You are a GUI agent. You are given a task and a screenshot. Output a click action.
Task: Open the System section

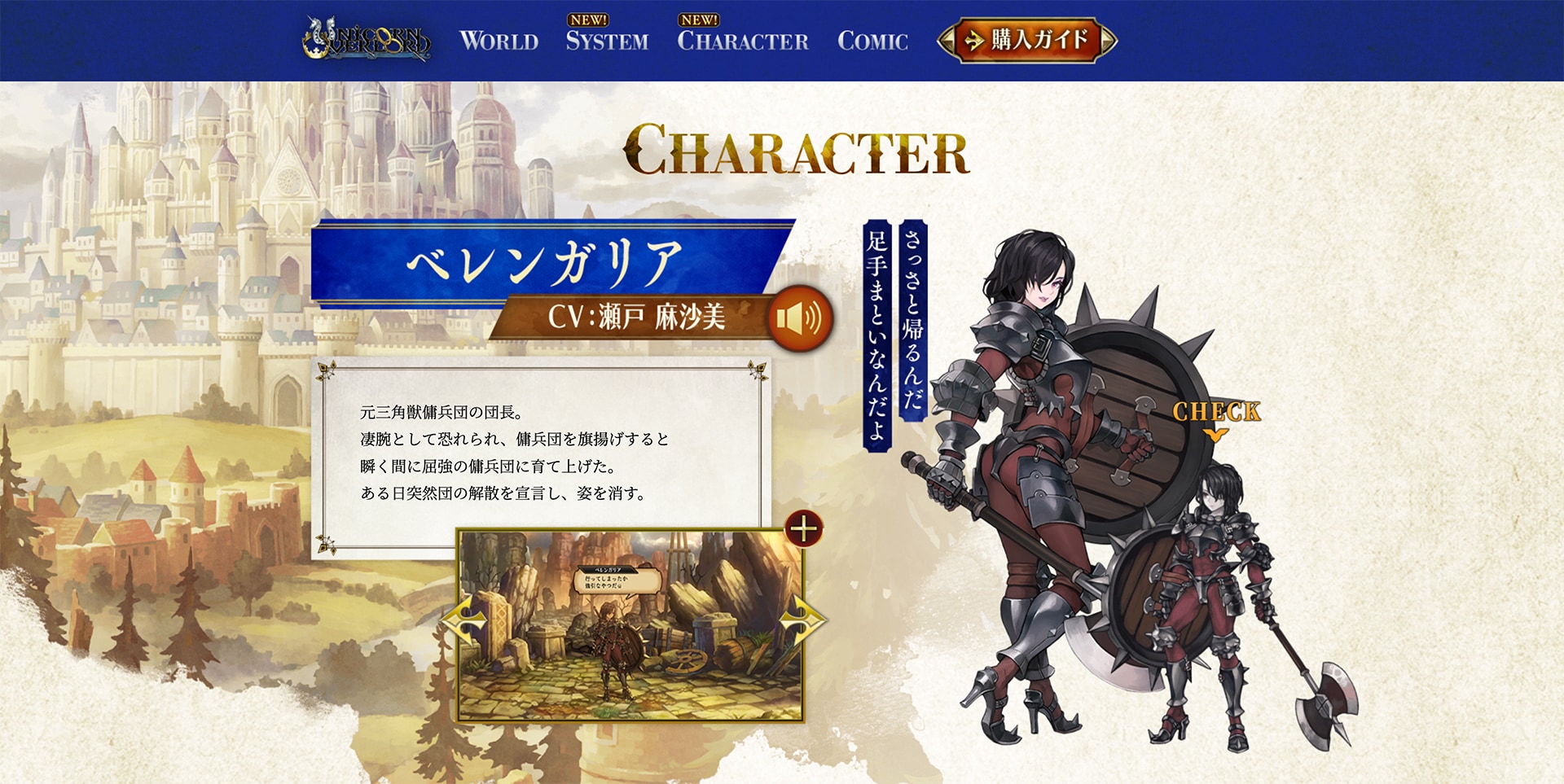[x=607, y=41]
